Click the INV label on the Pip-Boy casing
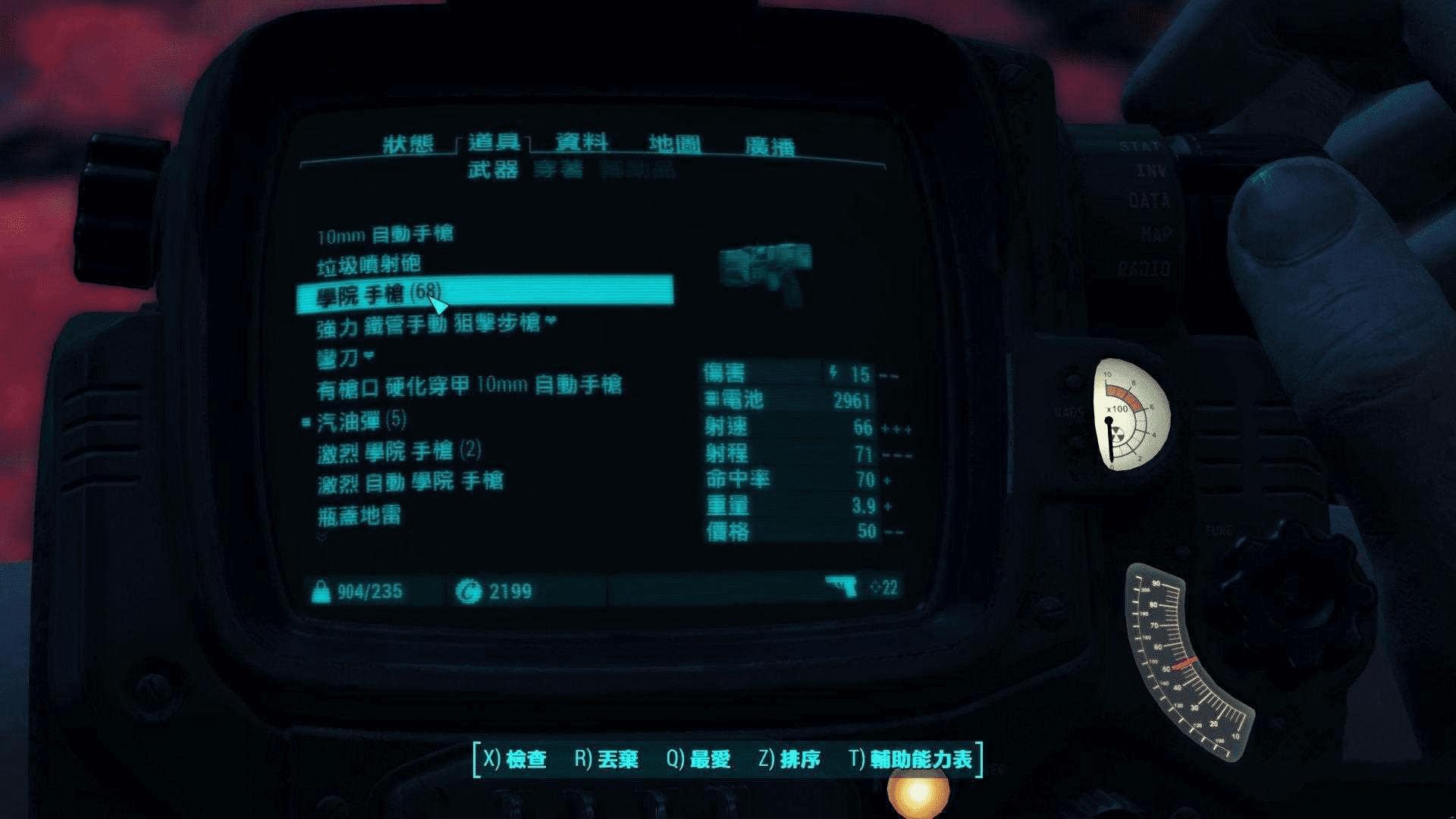The image size is (1456, 819). (1150, 172)
